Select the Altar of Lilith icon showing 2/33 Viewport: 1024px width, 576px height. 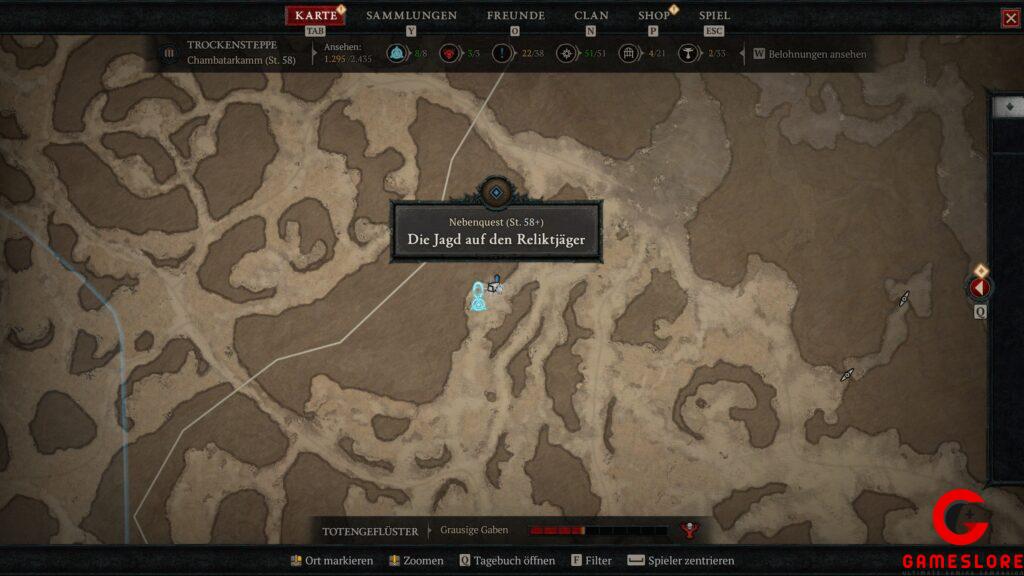(688, 53)
